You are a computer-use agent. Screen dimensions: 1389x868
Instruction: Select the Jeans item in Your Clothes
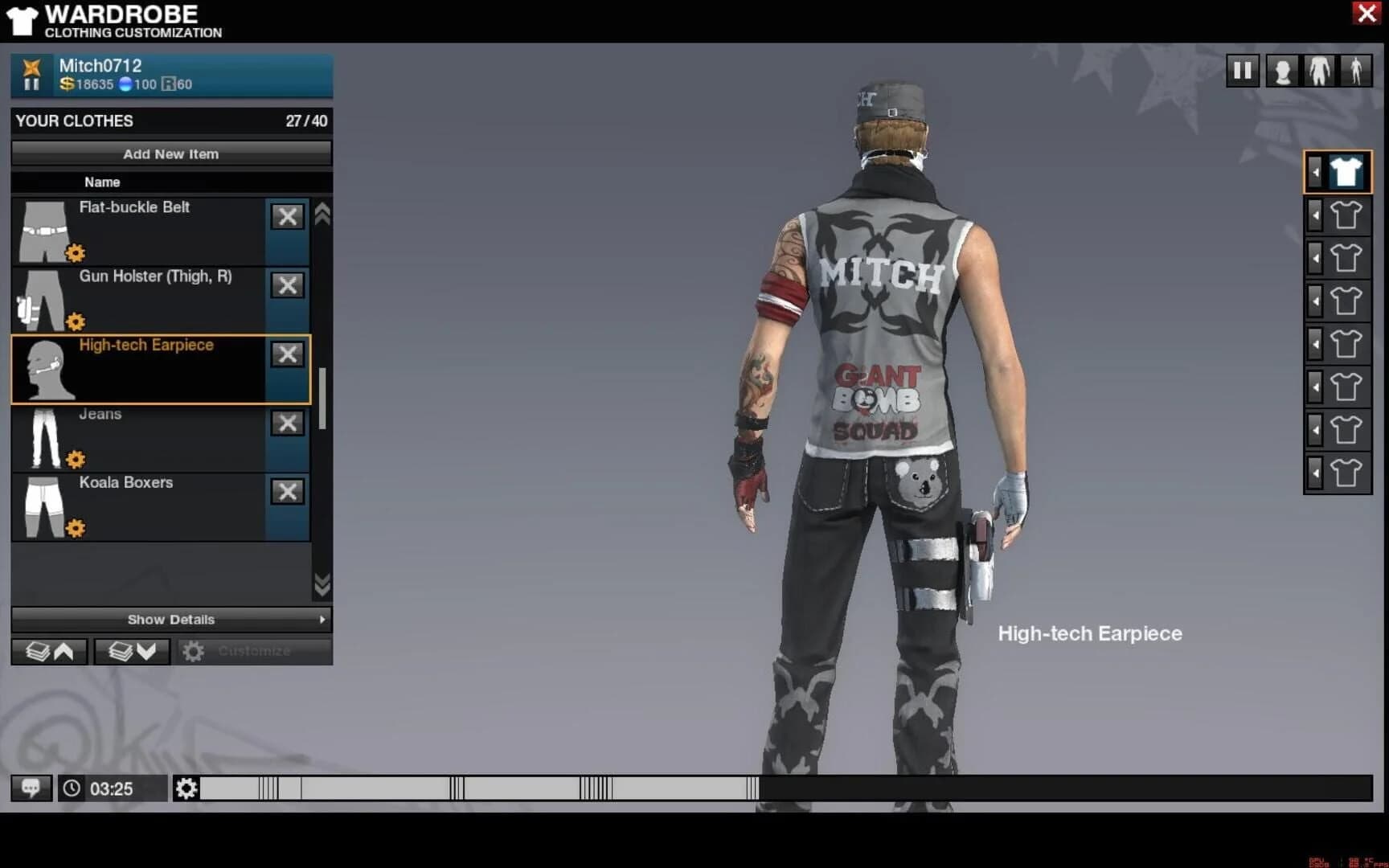pos(161,438)
